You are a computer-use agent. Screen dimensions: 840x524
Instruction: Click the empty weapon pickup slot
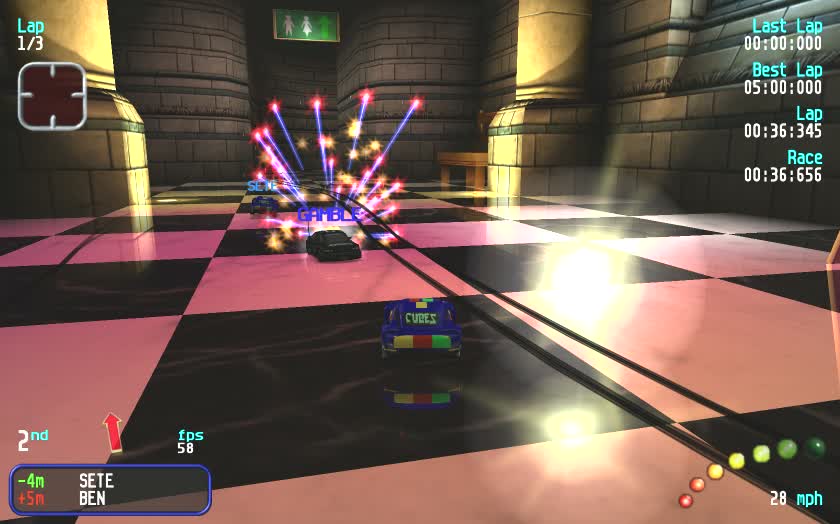click(51, 96)
